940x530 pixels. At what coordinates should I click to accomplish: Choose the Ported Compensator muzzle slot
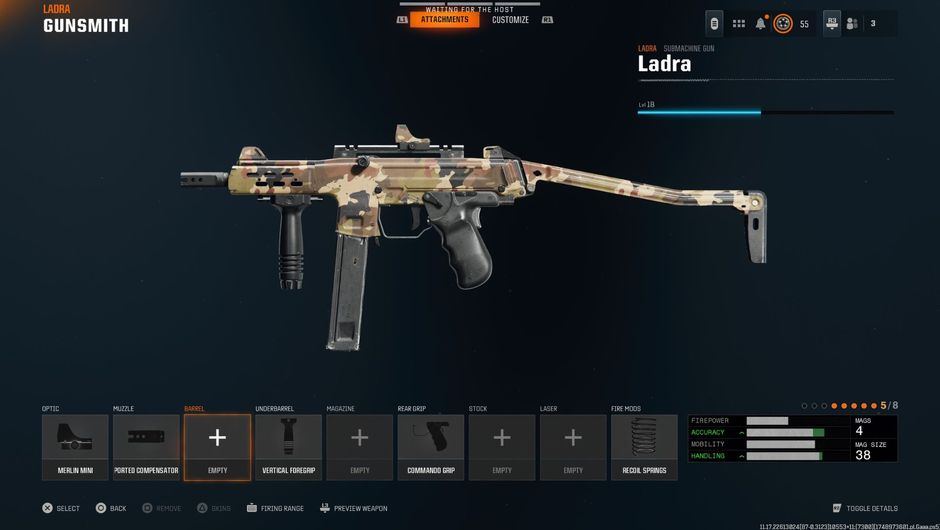click(x=146, y=447)
